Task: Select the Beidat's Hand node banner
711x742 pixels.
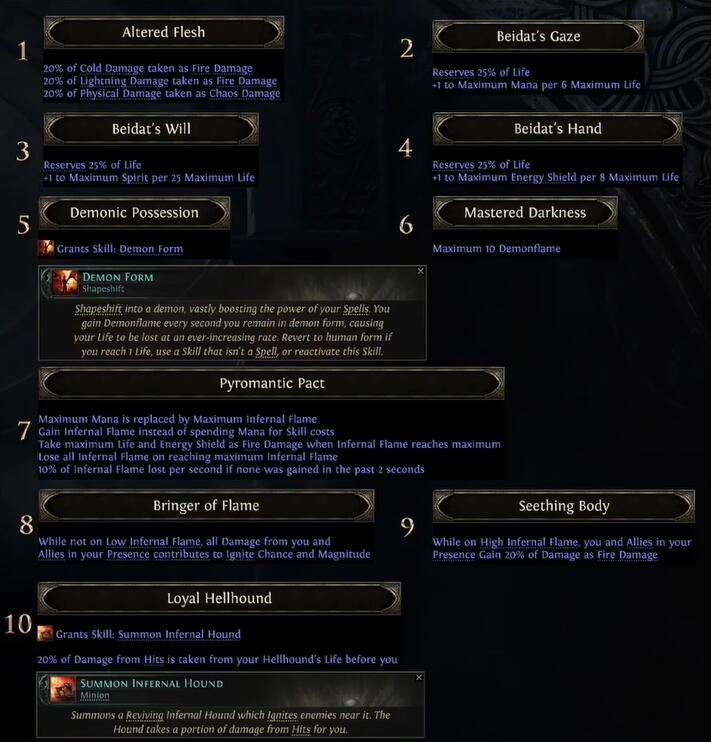Action: pyautogui.click(x=557, y=129)
